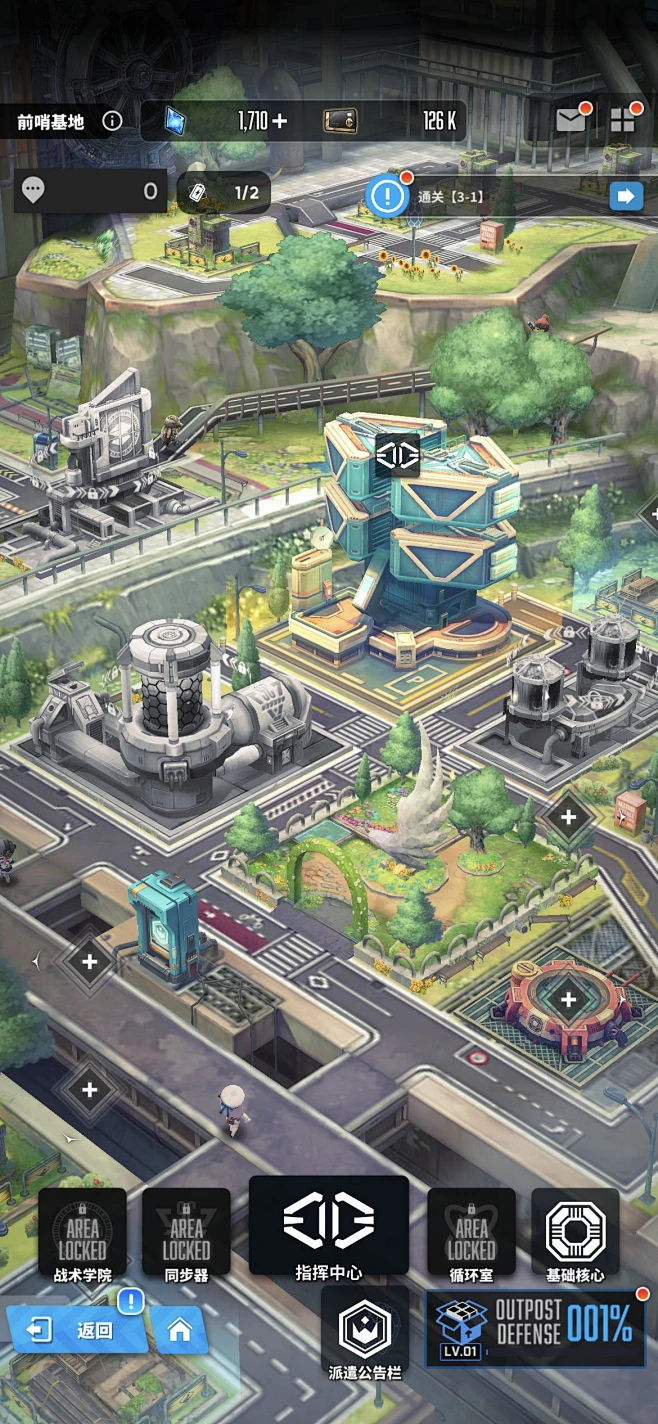Open the 派遣公告栏 dispatch board
Viewport: 658px width, 1424px height.
coord(365,1334)
